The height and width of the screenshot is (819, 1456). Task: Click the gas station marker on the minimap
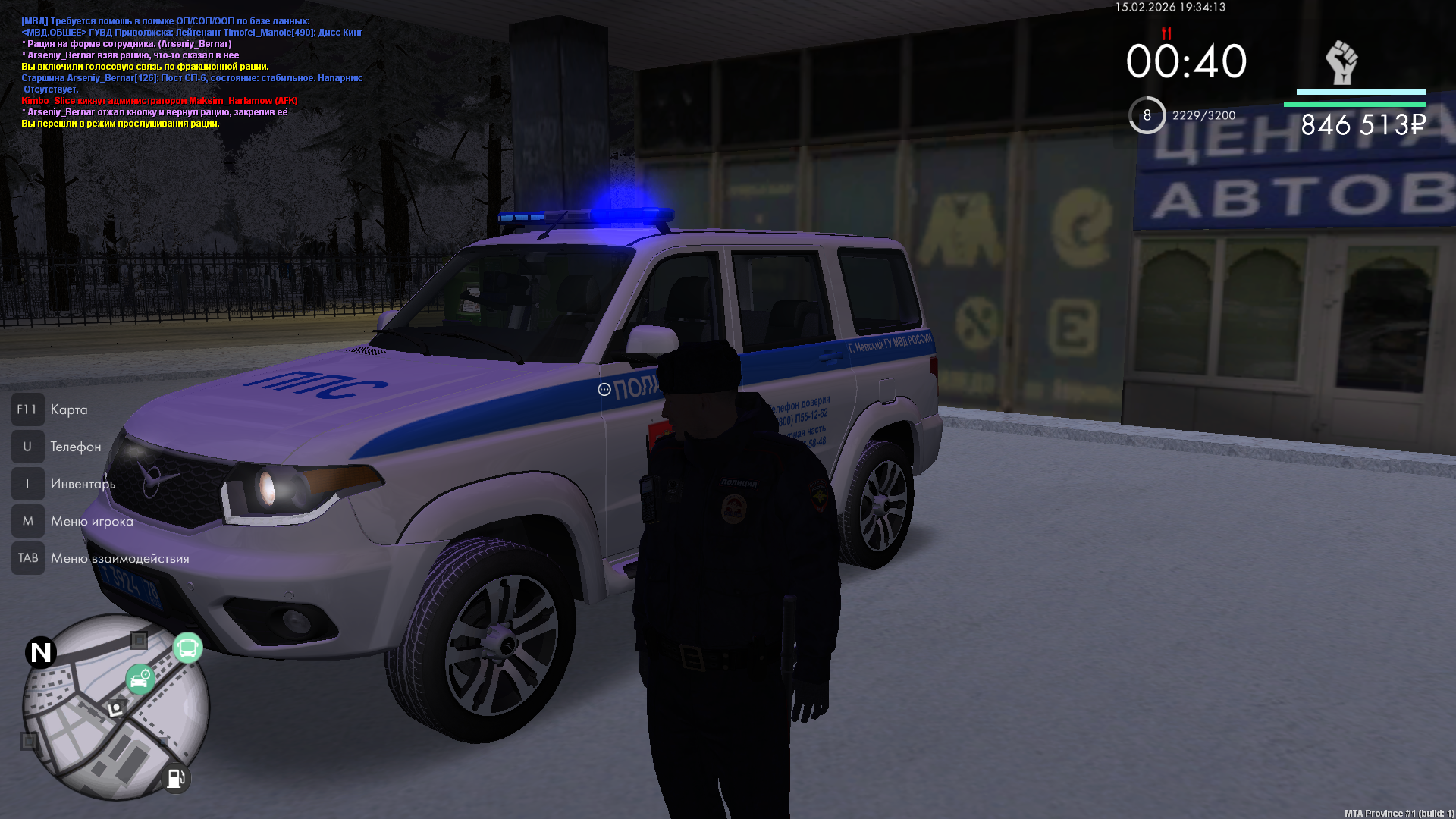coord(175,778)
